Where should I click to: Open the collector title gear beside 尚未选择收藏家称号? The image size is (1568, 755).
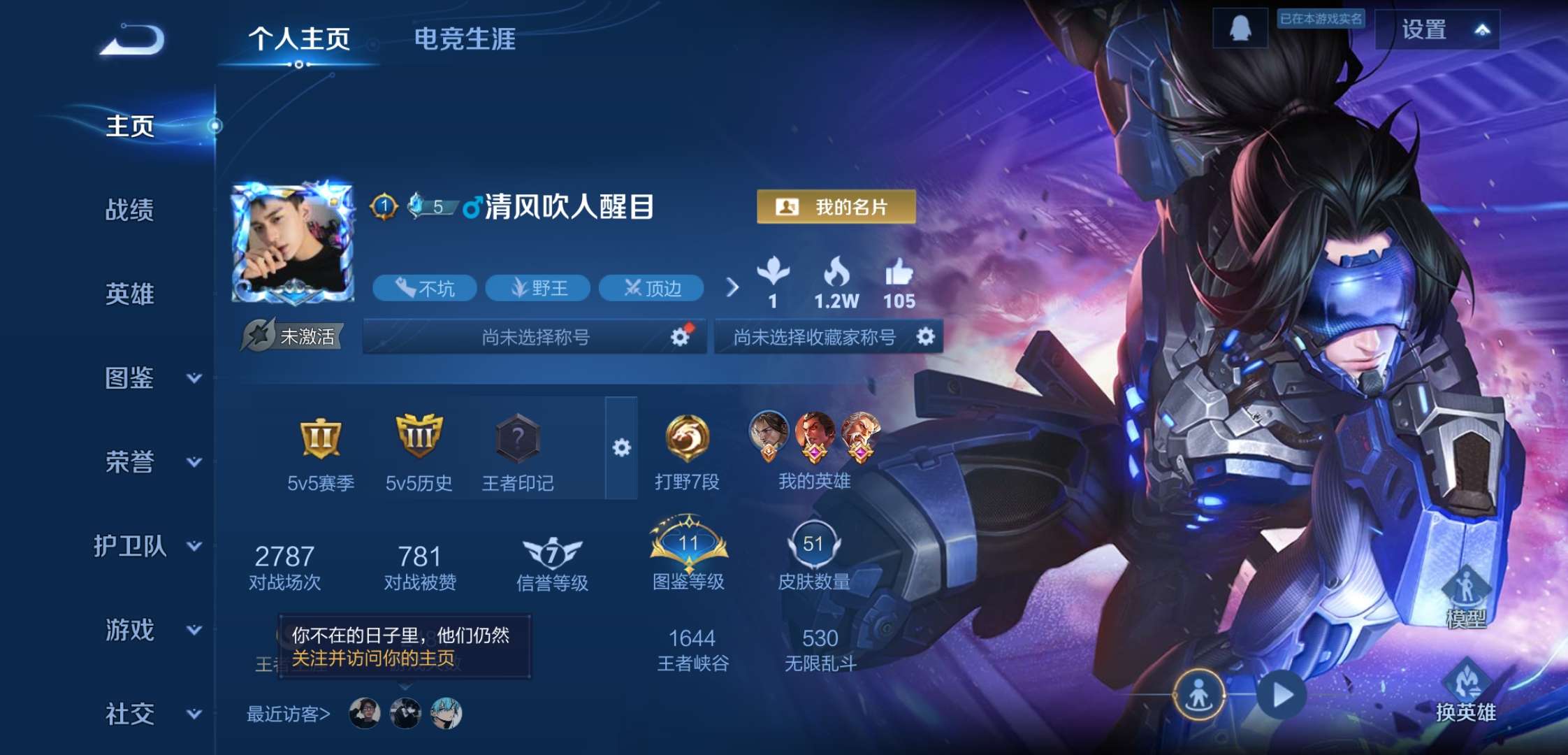click(927, 337)
